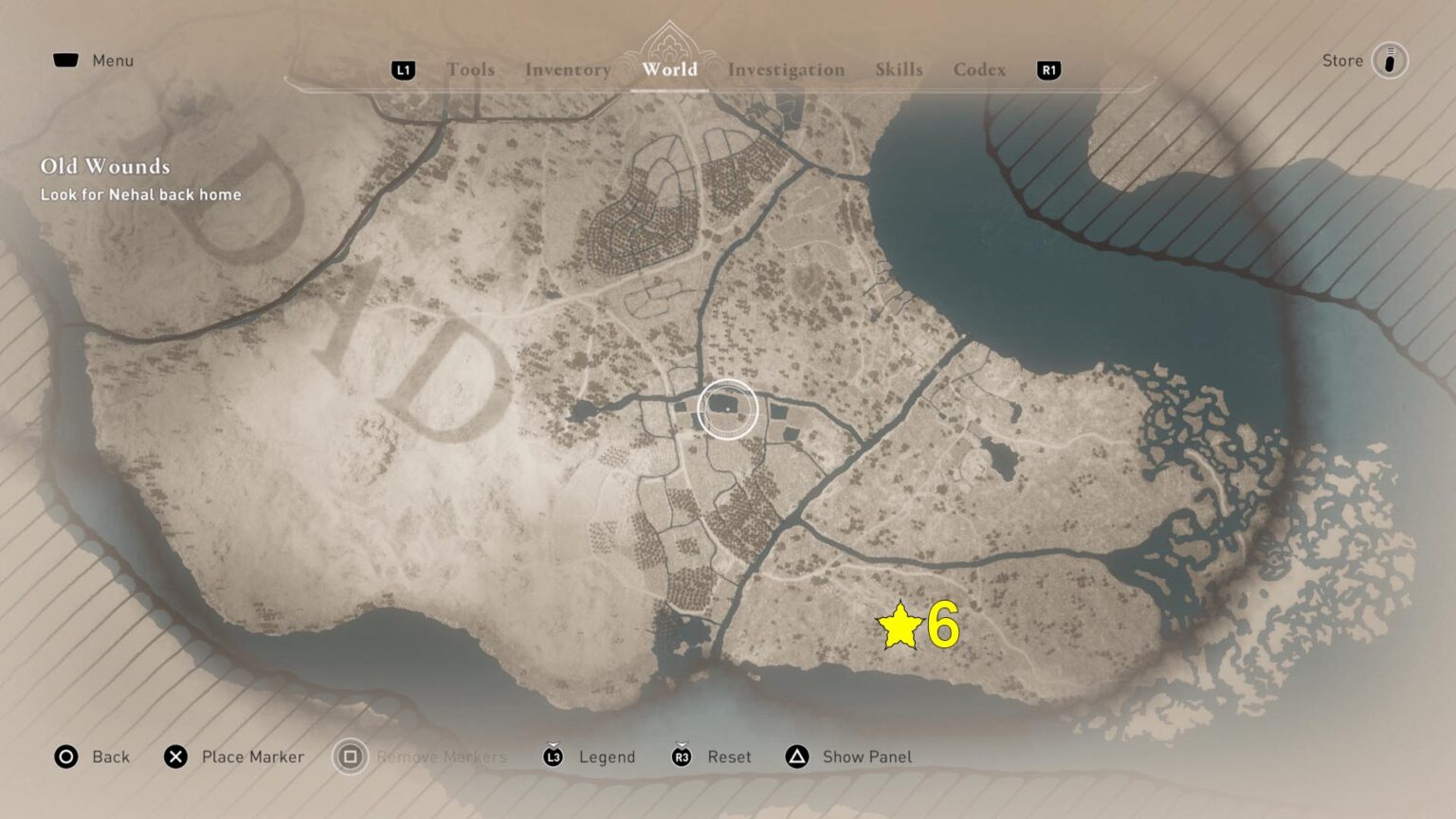Viewport: 1456px width, 819px height.
Task: Select the Investigation tab
Action: click(786, 69)
